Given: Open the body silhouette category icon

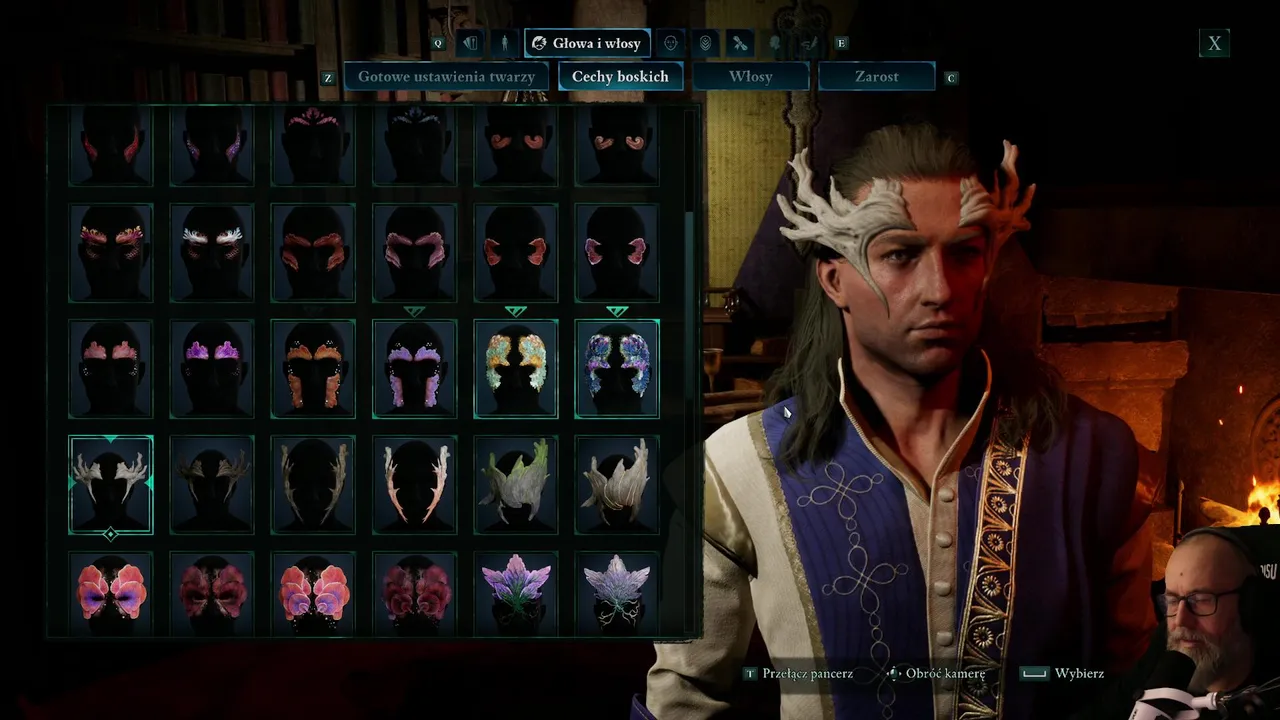Looking at the screenshot, I should [505, 43].
